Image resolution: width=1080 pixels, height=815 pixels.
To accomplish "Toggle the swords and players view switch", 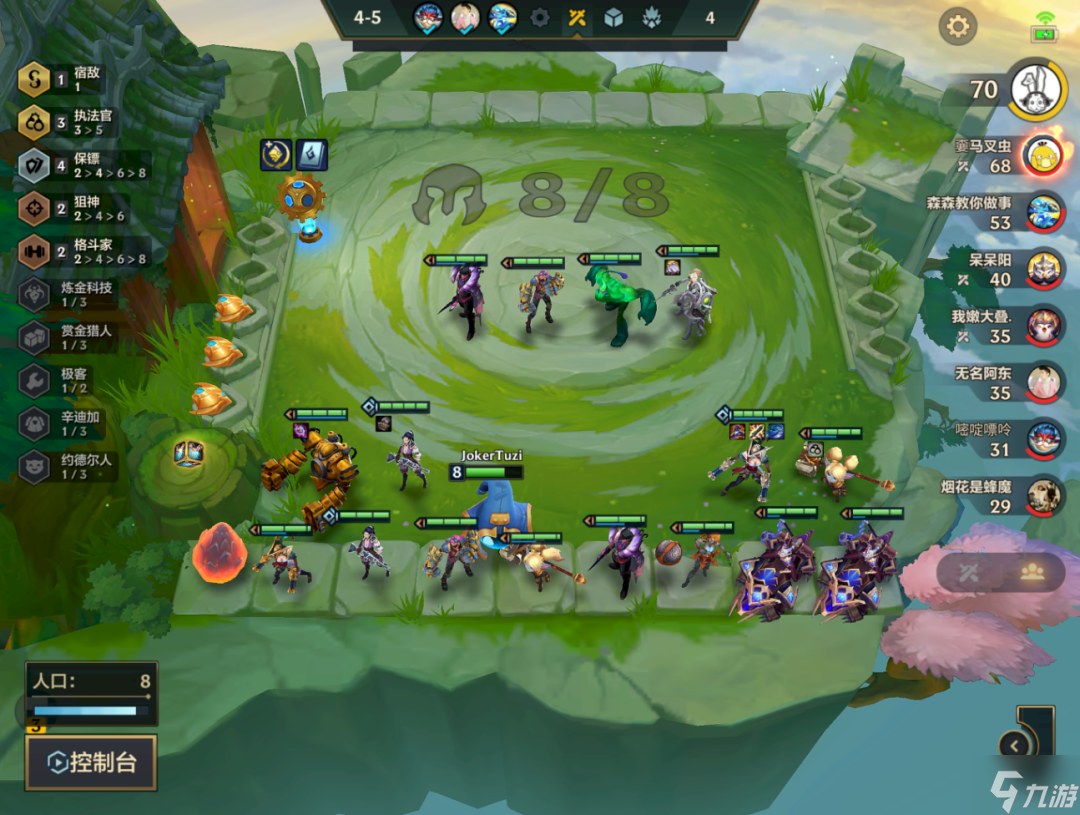I will click(1000, 572).
